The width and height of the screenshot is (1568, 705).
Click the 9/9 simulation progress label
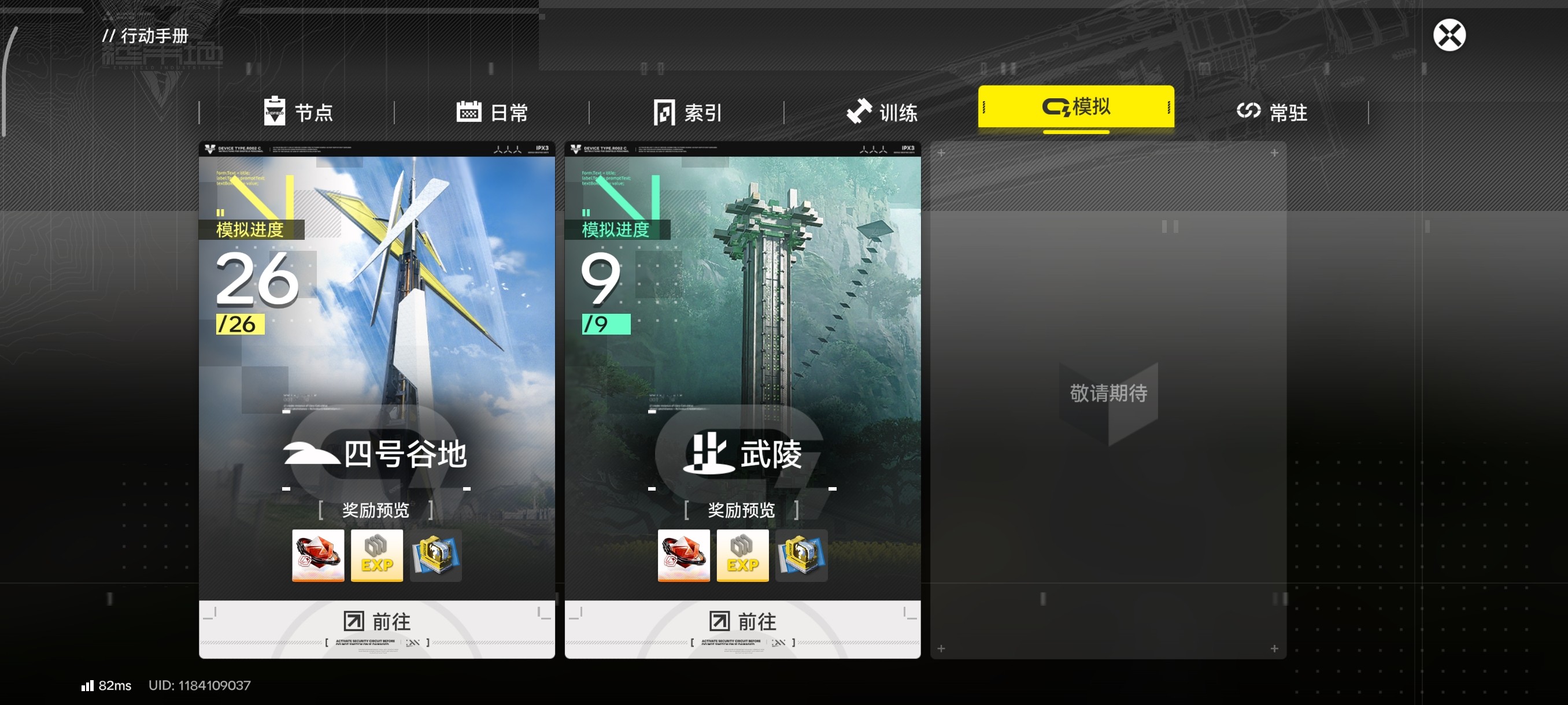tap(609, 292)
